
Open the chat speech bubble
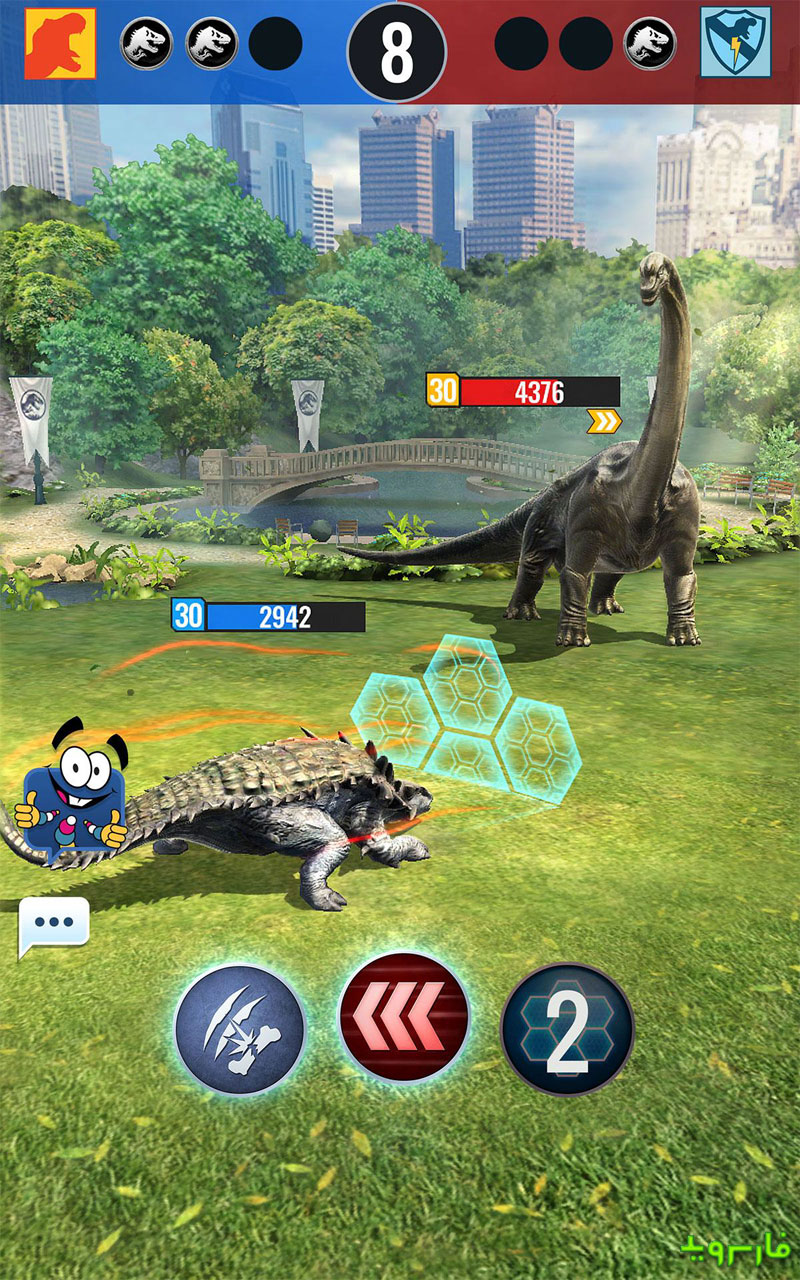54,925
